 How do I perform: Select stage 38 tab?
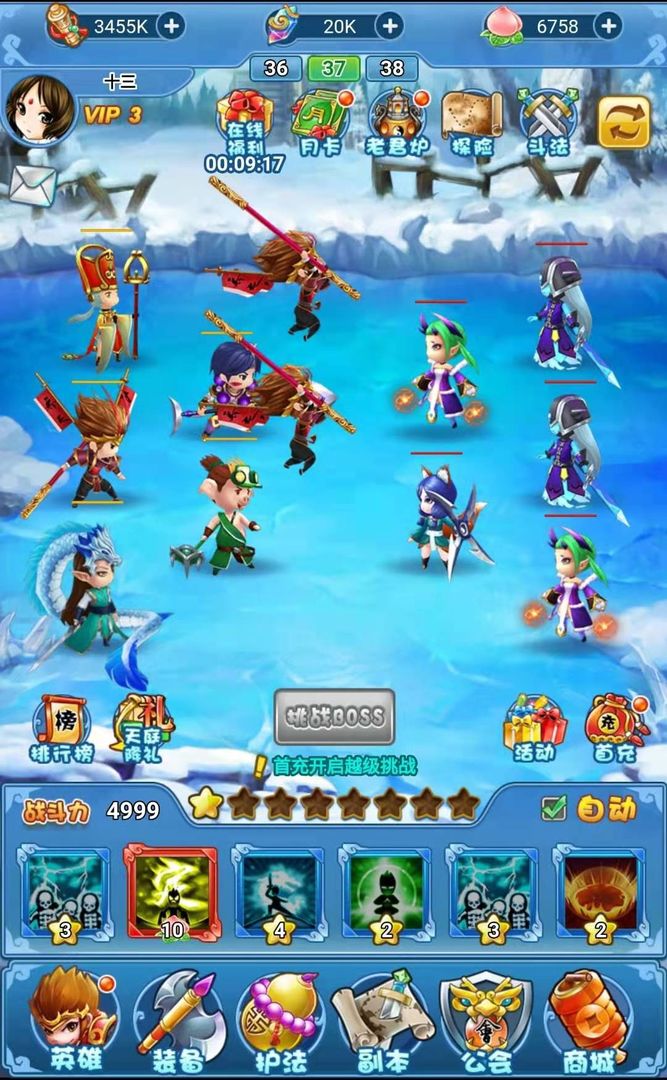(x=392, y=68)
